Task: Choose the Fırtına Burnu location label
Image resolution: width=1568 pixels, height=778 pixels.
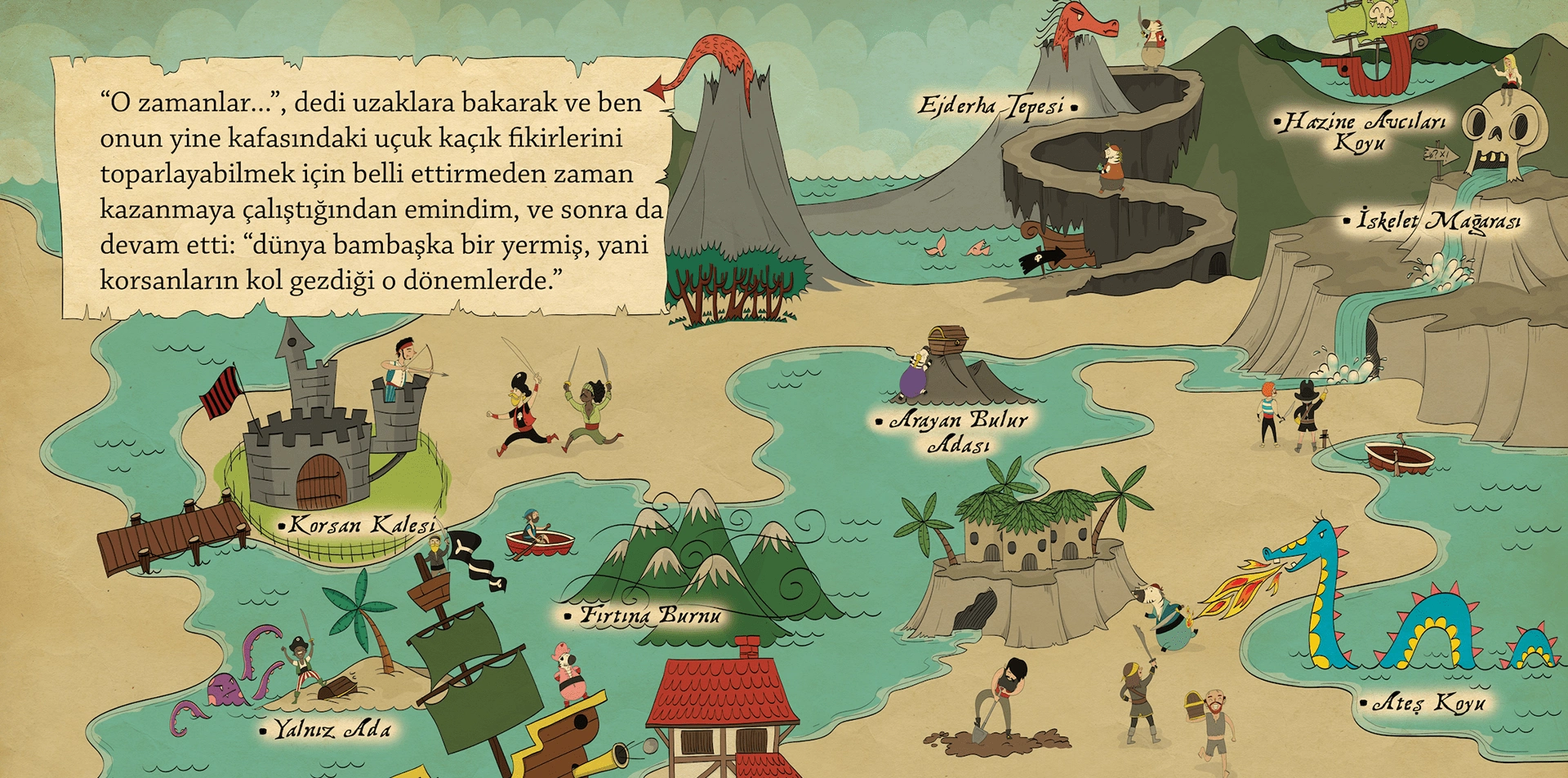Action: pyautogui.click(x=650, y=615)
